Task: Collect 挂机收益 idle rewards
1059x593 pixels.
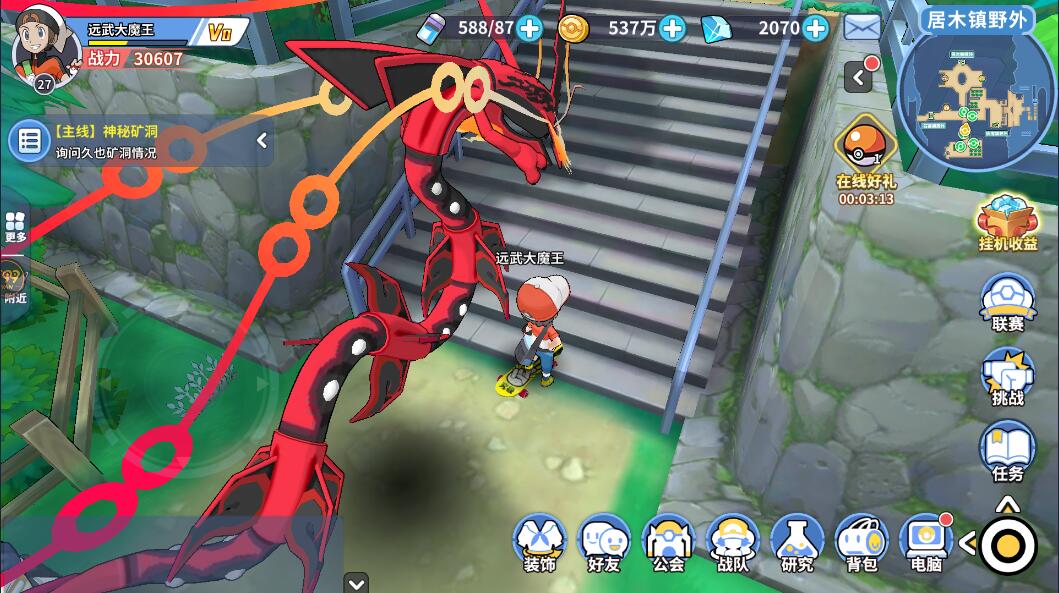Action: tap(1007, 222)
